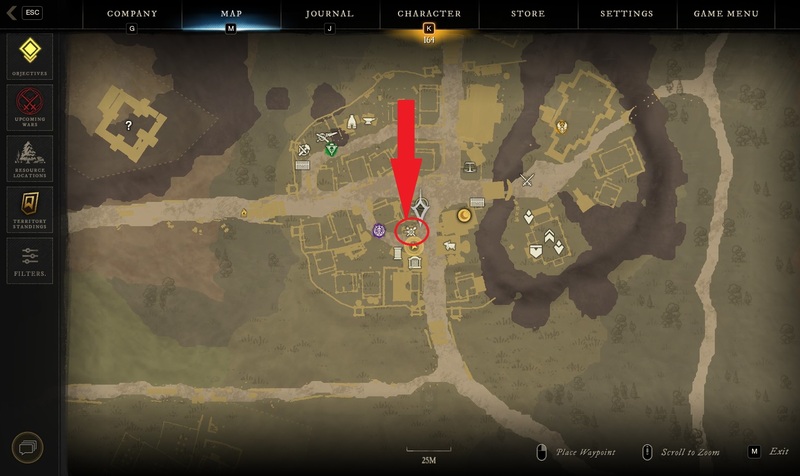Select the red-circled map marker
Screen dimensions: 800x476
412,232
